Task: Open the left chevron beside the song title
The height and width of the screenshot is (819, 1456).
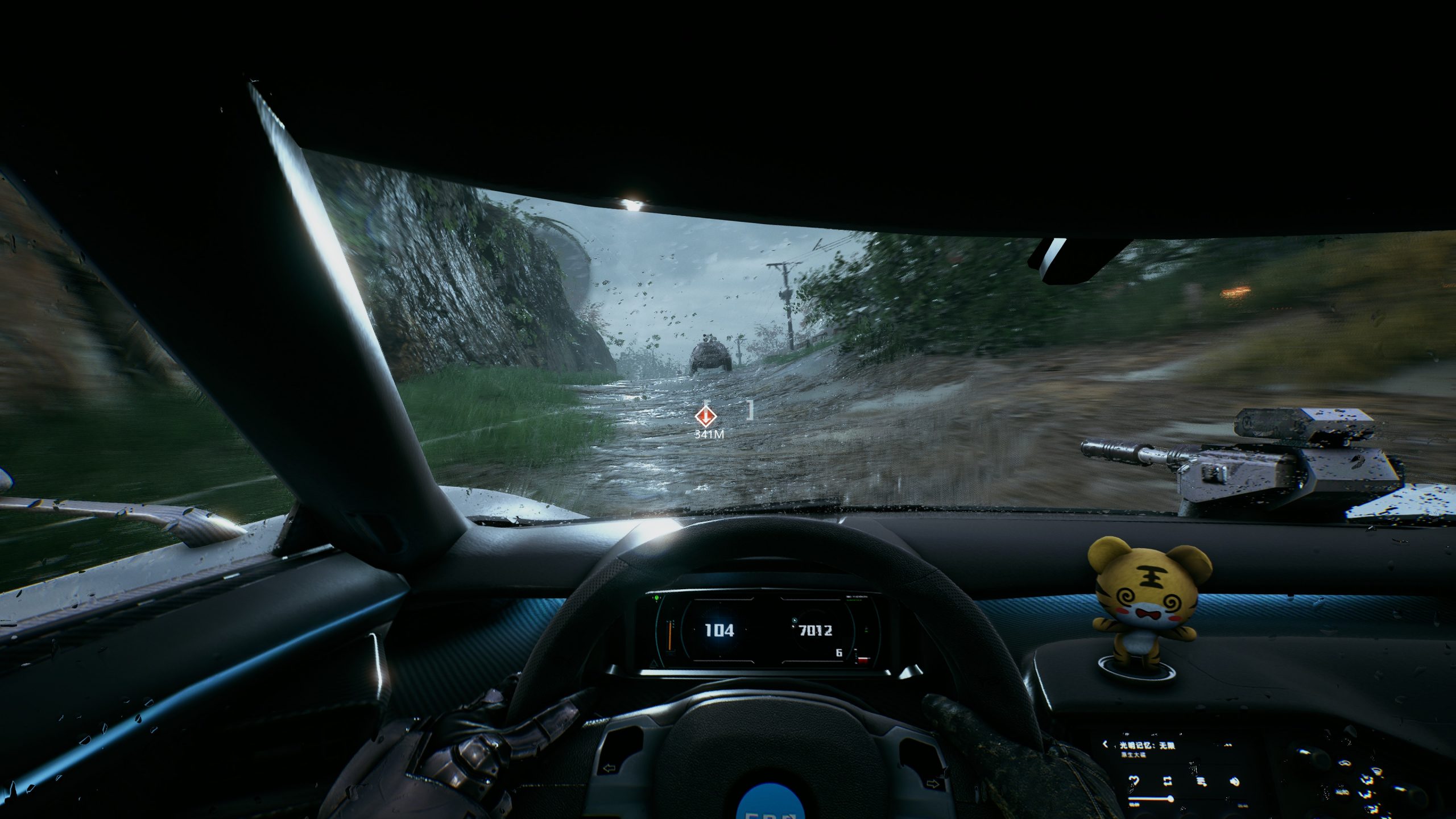Action: coord(1106,744)
